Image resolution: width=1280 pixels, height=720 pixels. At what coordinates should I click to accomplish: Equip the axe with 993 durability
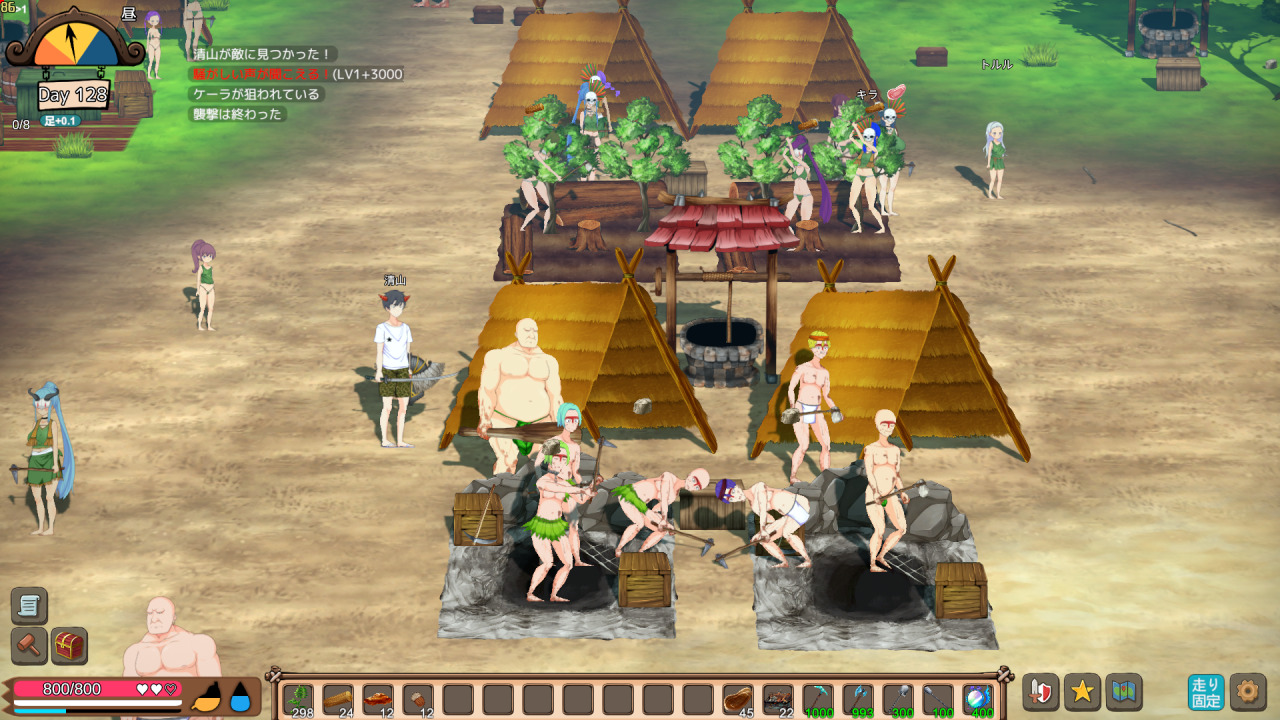858,699
